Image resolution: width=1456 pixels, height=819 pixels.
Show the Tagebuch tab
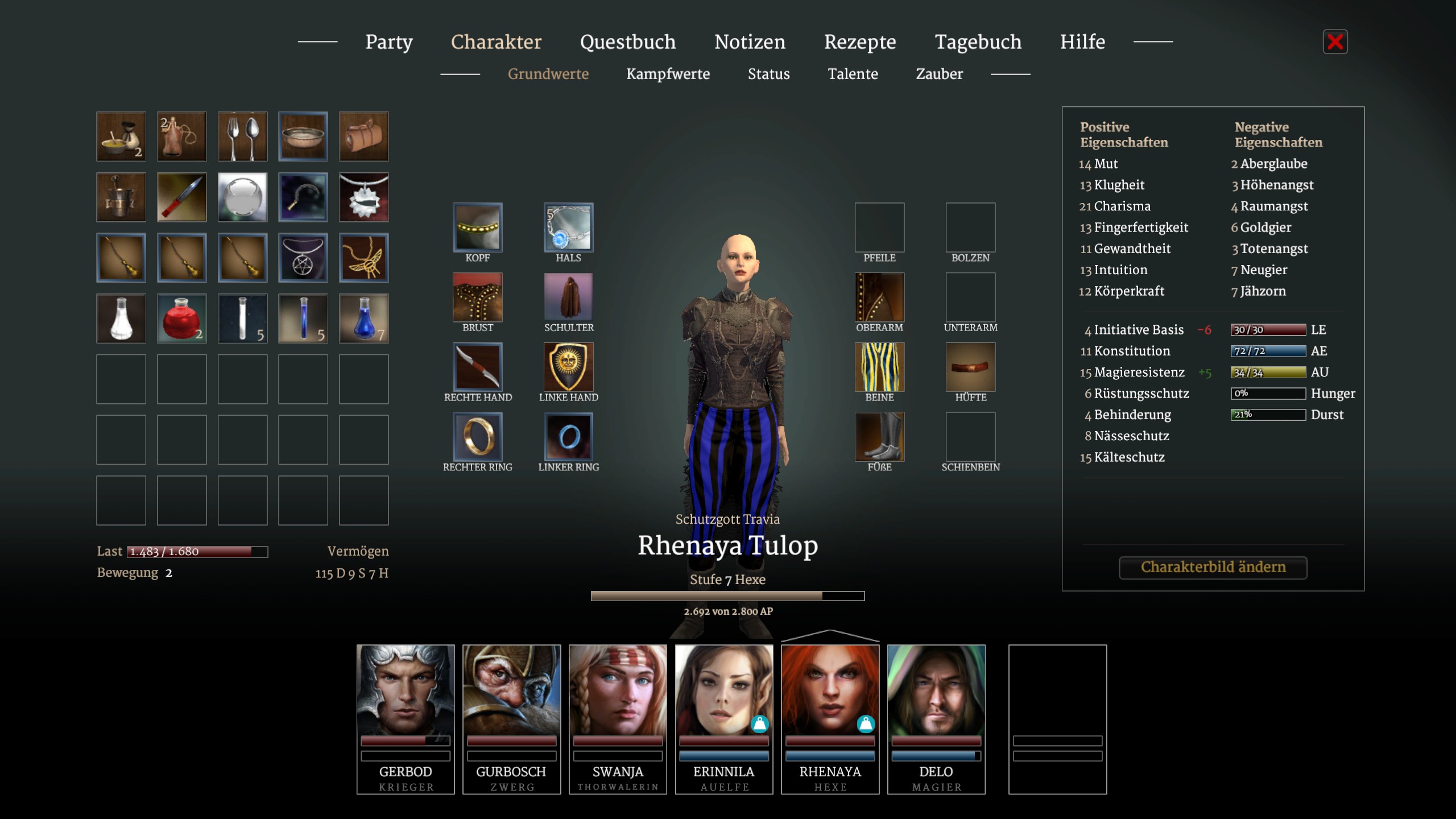(x=978, y=42)
